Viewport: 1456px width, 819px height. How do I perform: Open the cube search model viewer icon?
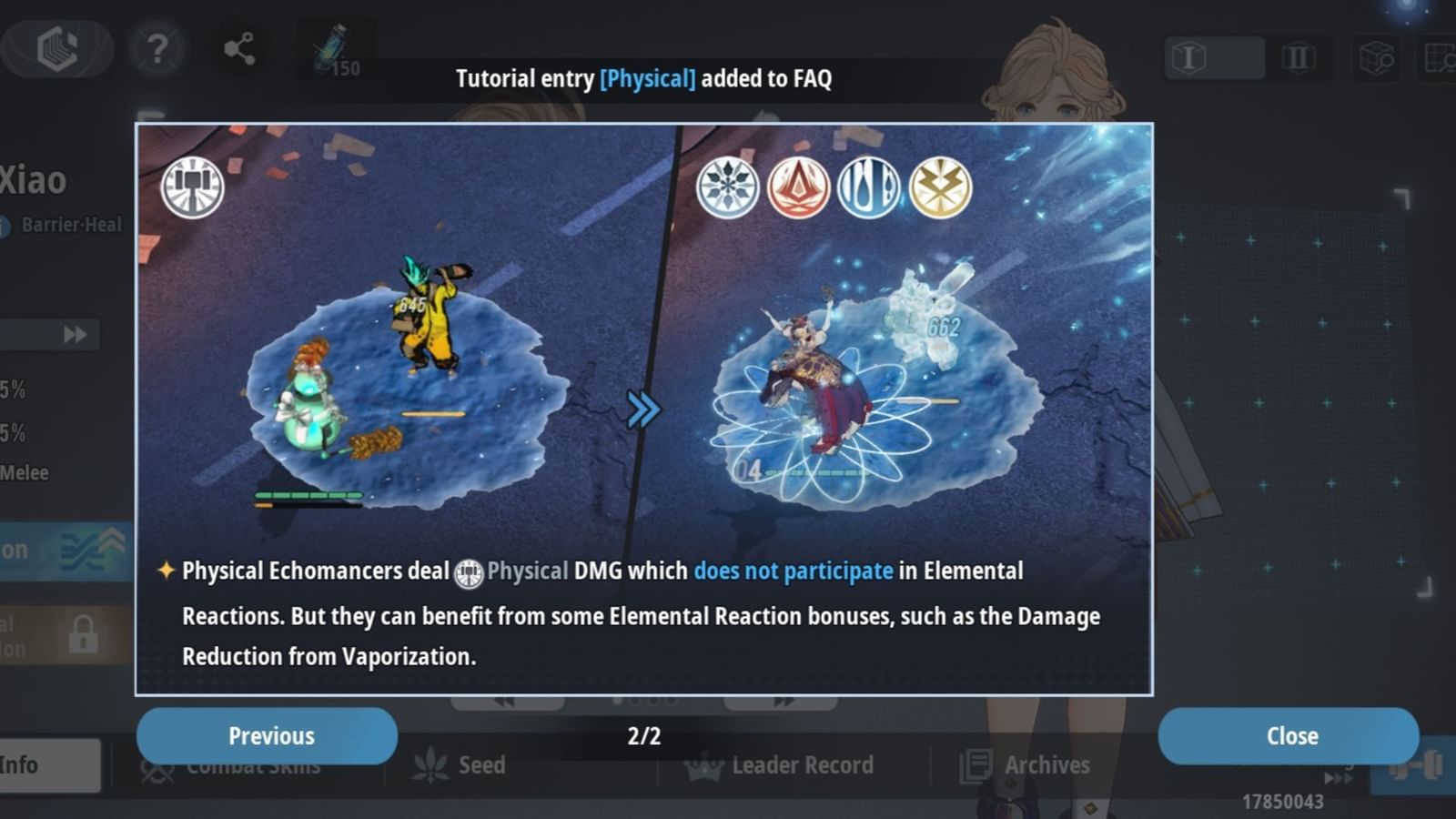pos(1377,56)
